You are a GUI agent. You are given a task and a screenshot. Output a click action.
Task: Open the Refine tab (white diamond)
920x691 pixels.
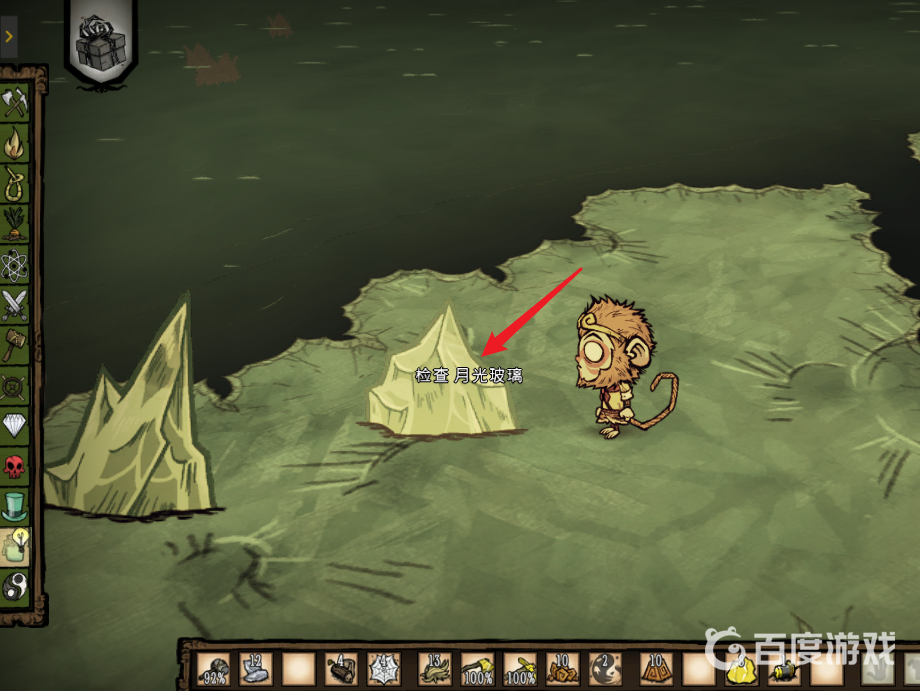16,424
